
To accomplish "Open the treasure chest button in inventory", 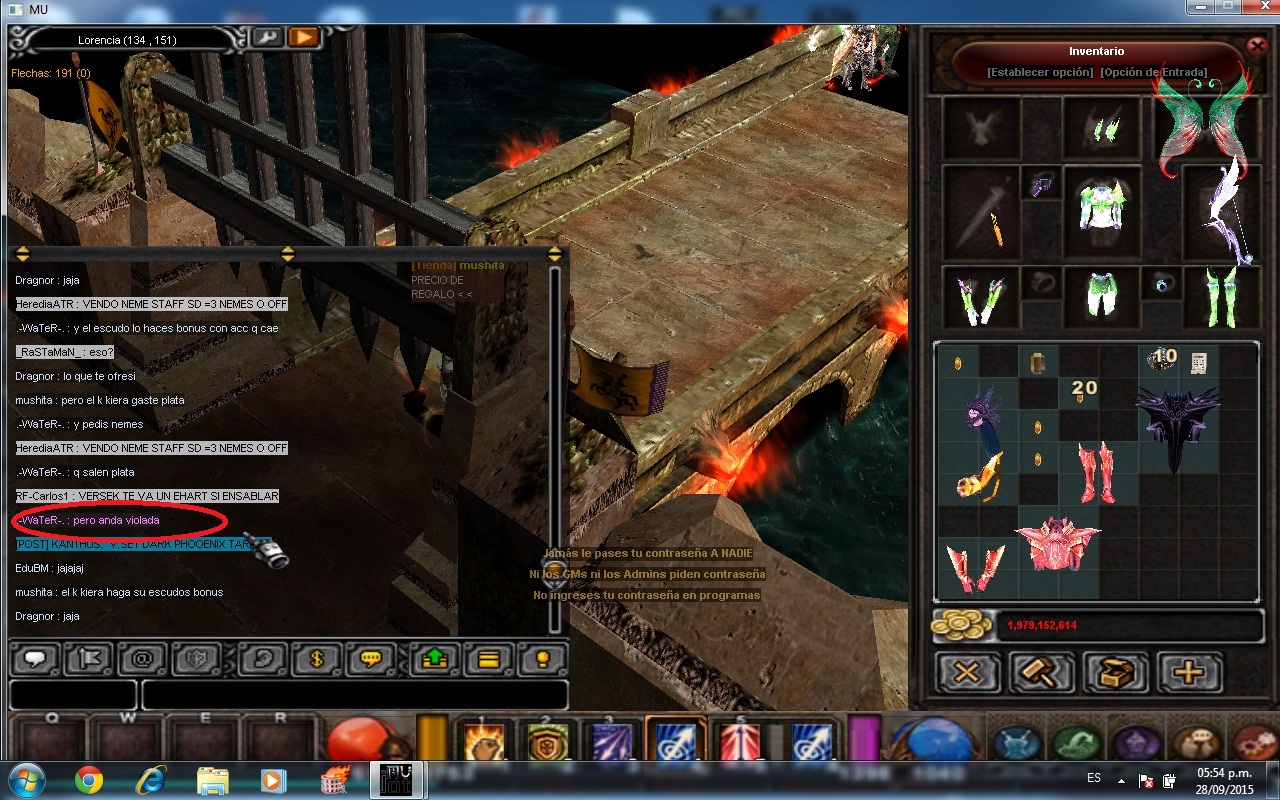I will (1115, 673).
